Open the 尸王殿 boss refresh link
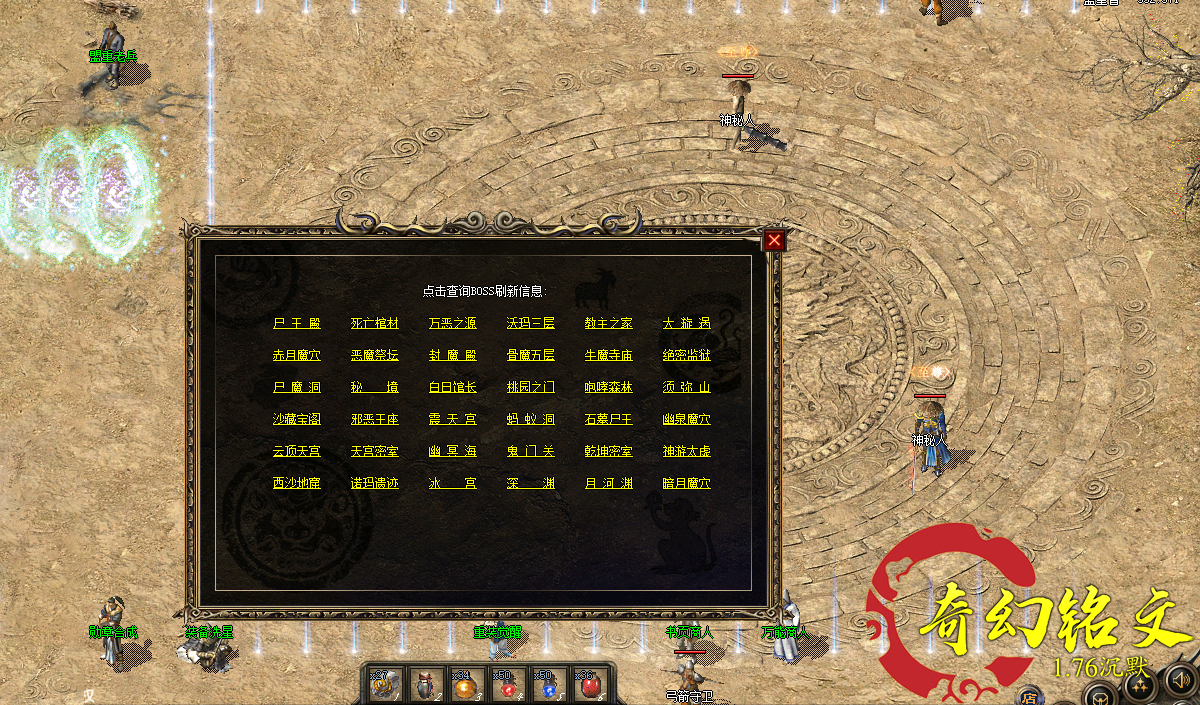 click(297, 323)
